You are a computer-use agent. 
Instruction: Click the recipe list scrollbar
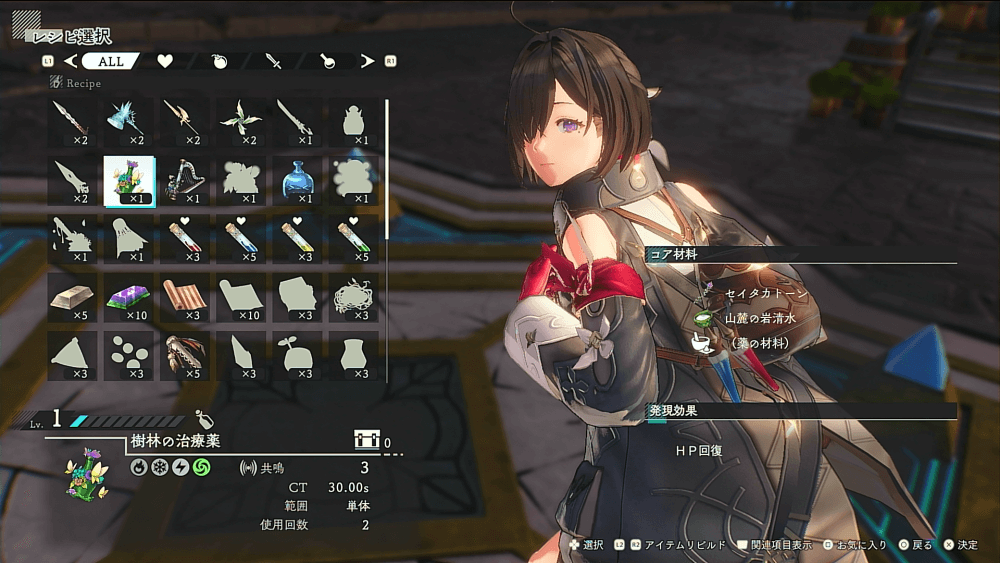tap(387, 170)
